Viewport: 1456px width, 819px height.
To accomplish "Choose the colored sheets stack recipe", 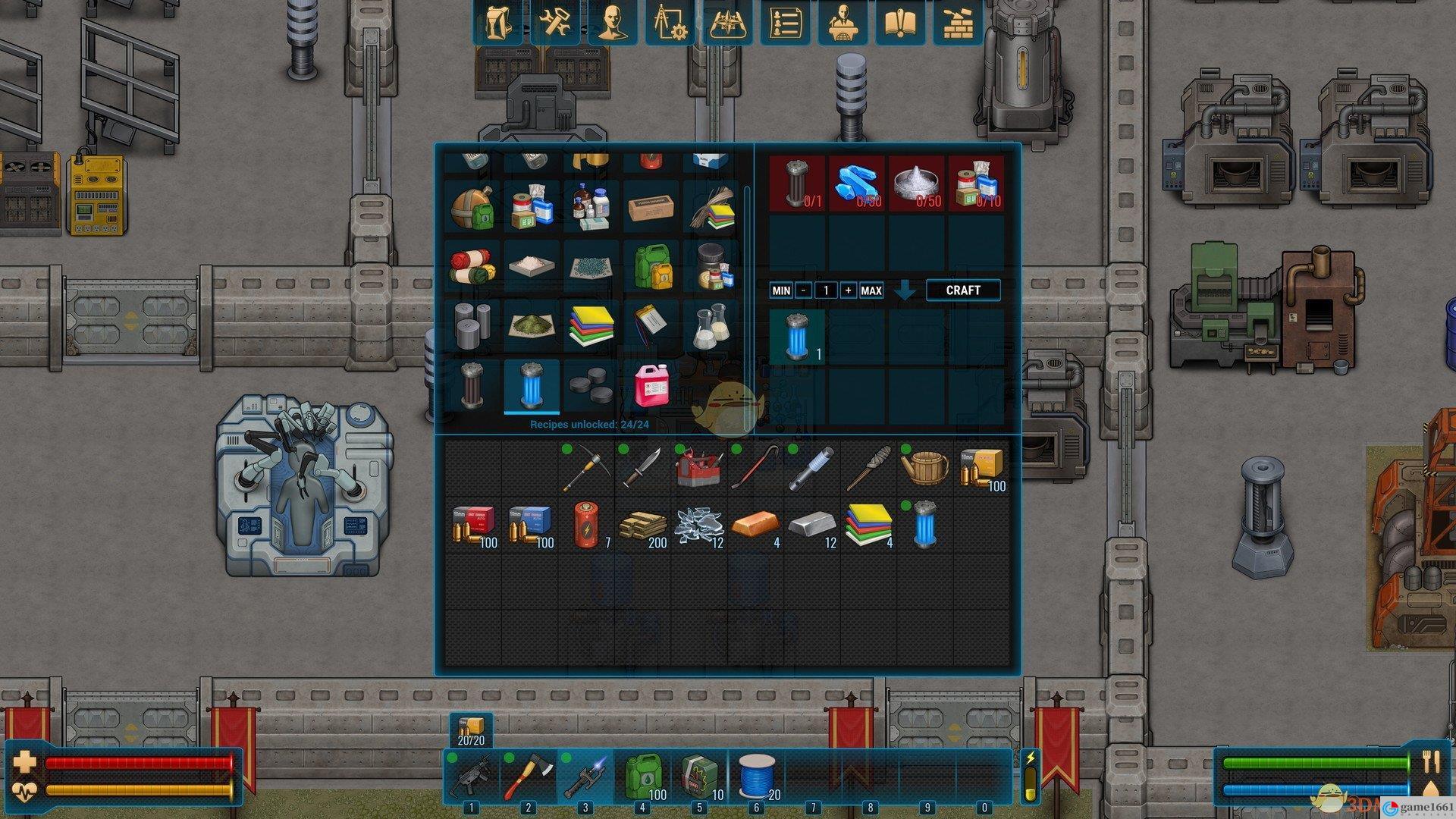I will coord(591,326).
